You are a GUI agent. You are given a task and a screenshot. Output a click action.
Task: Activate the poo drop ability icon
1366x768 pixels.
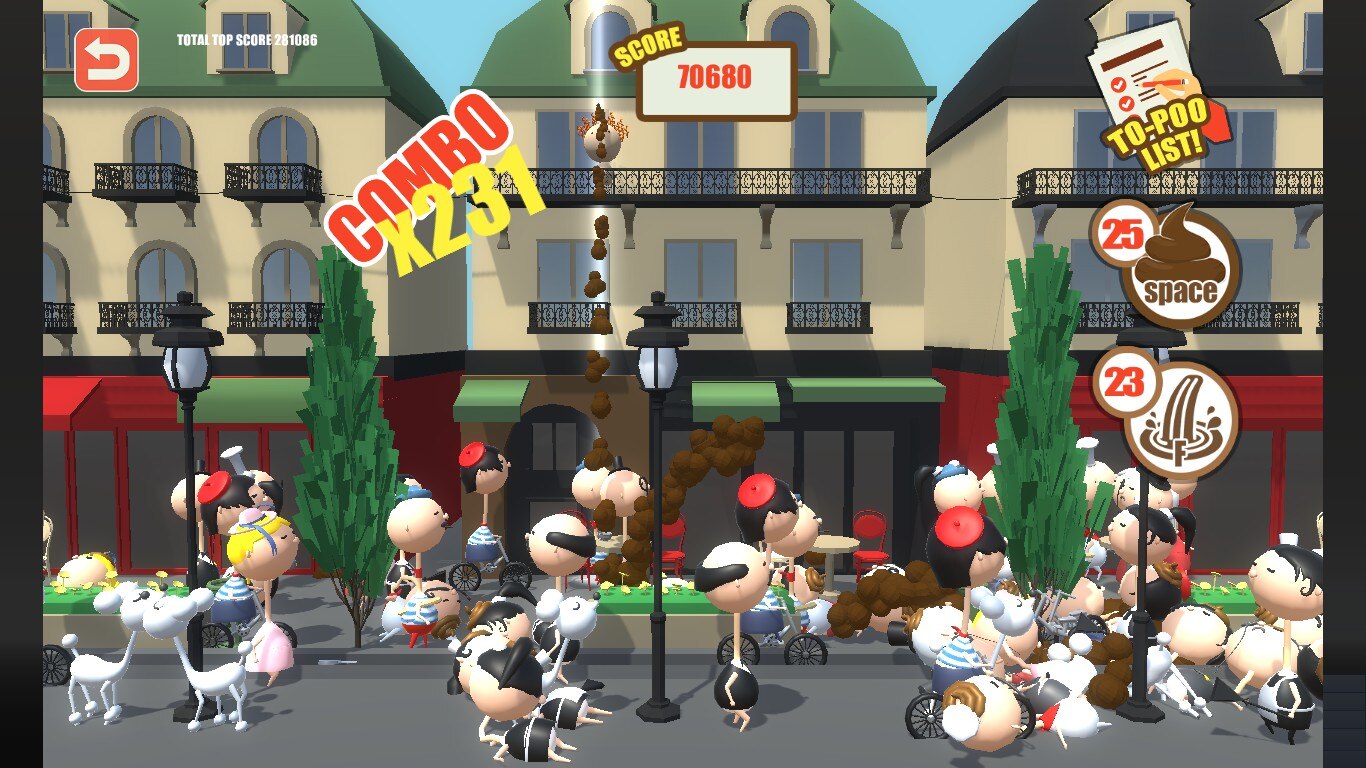1182,267
